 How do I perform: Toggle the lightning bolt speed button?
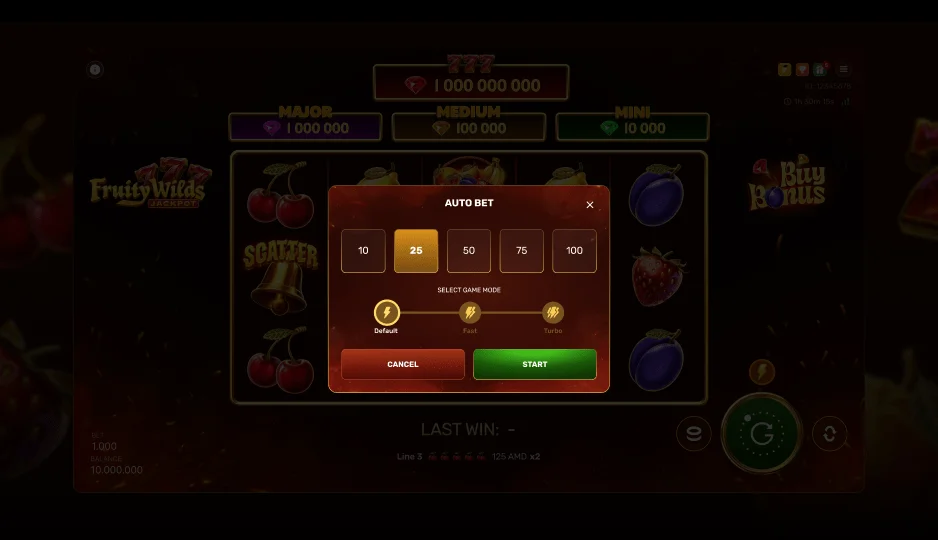(762, 373)
